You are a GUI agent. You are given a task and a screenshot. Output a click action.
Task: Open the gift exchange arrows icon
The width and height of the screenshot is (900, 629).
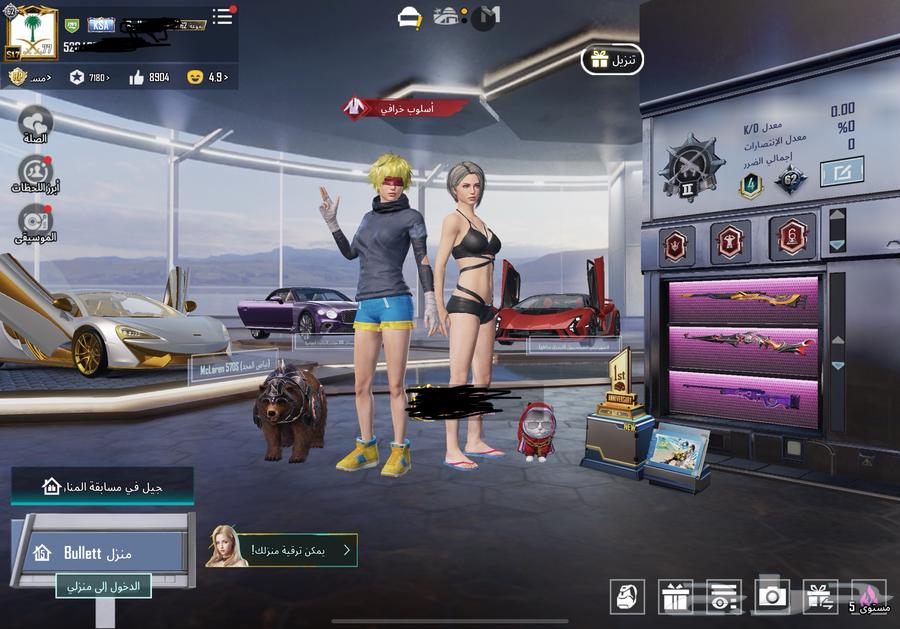[820, 596]
